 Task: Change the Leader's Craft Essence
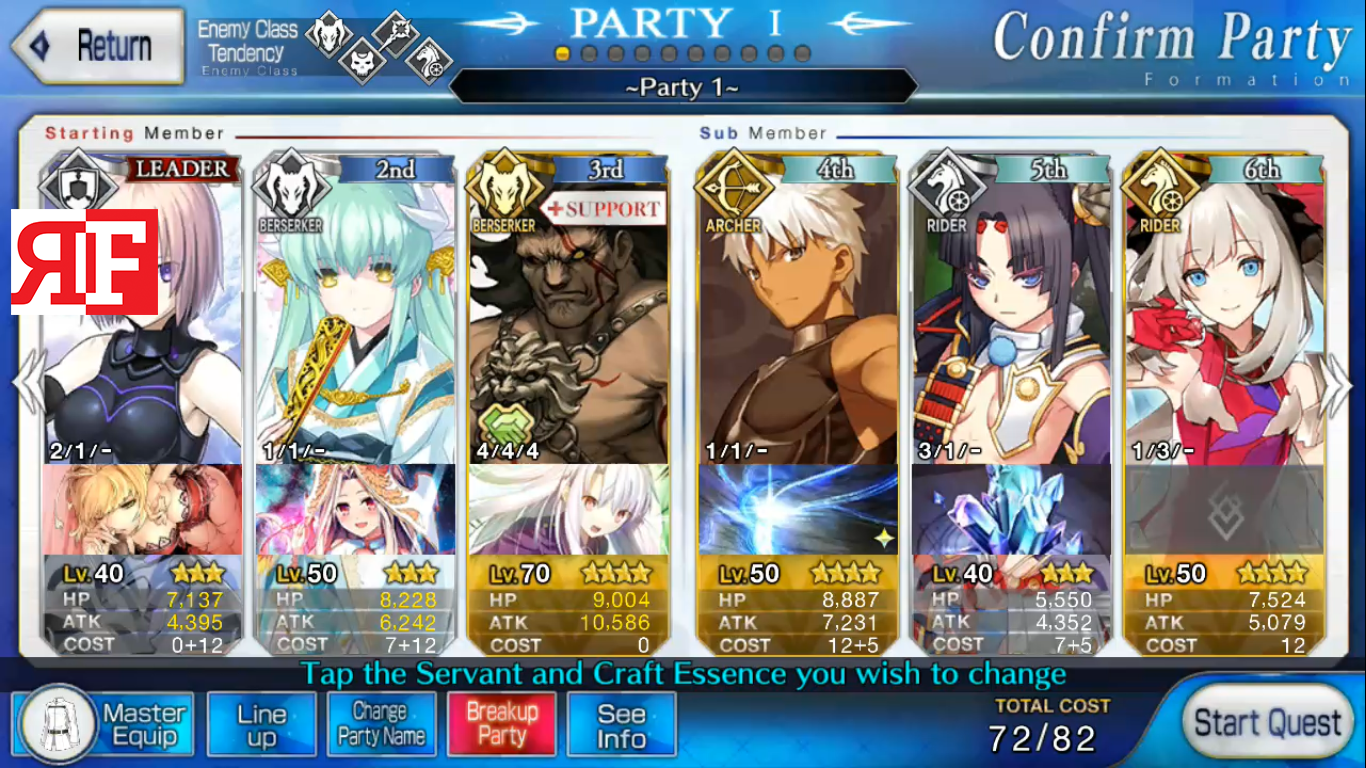pyautogui.click(x=142, y=508)
